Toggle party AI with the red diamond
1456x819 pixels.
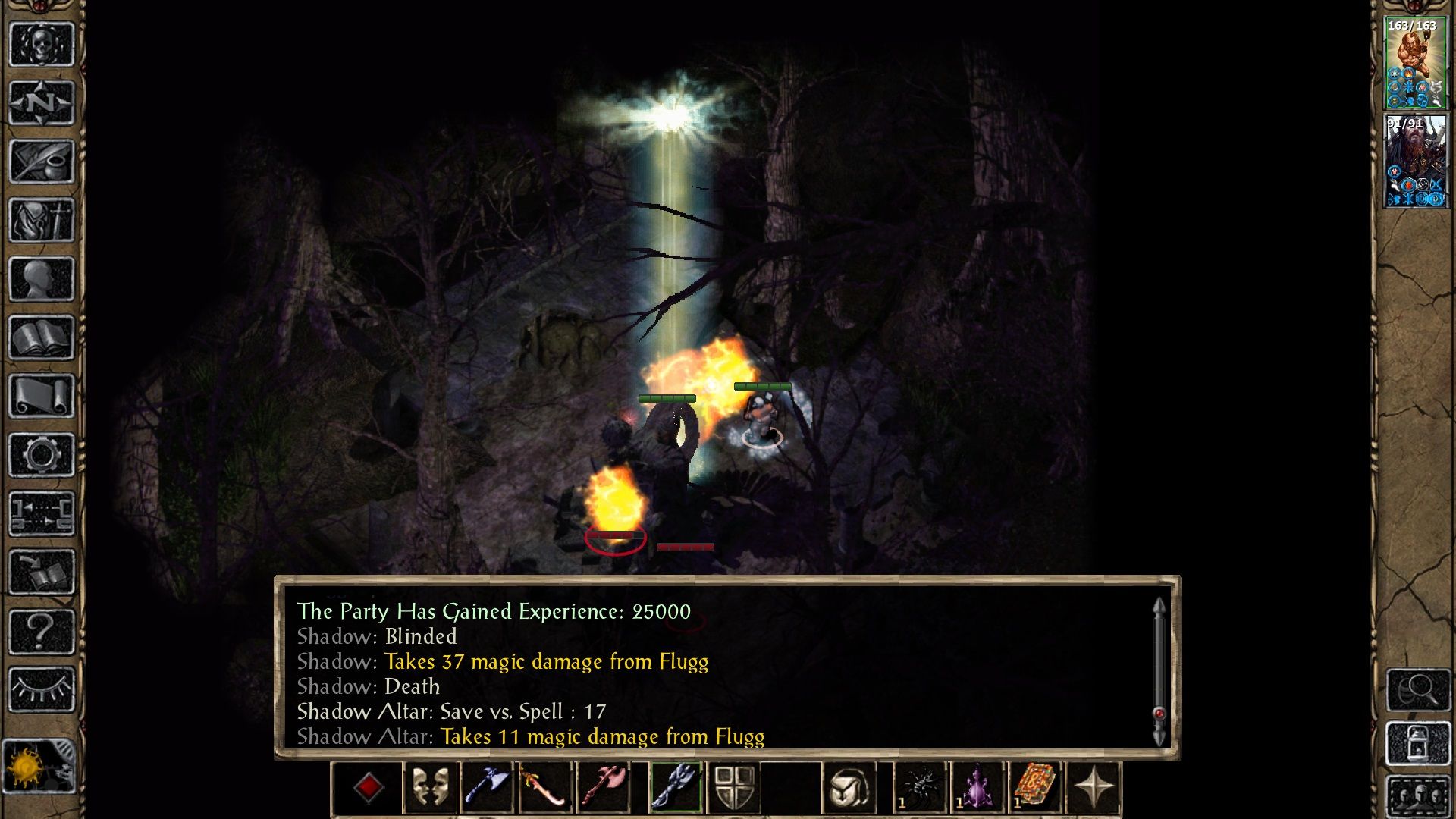(x=369, y=787)
